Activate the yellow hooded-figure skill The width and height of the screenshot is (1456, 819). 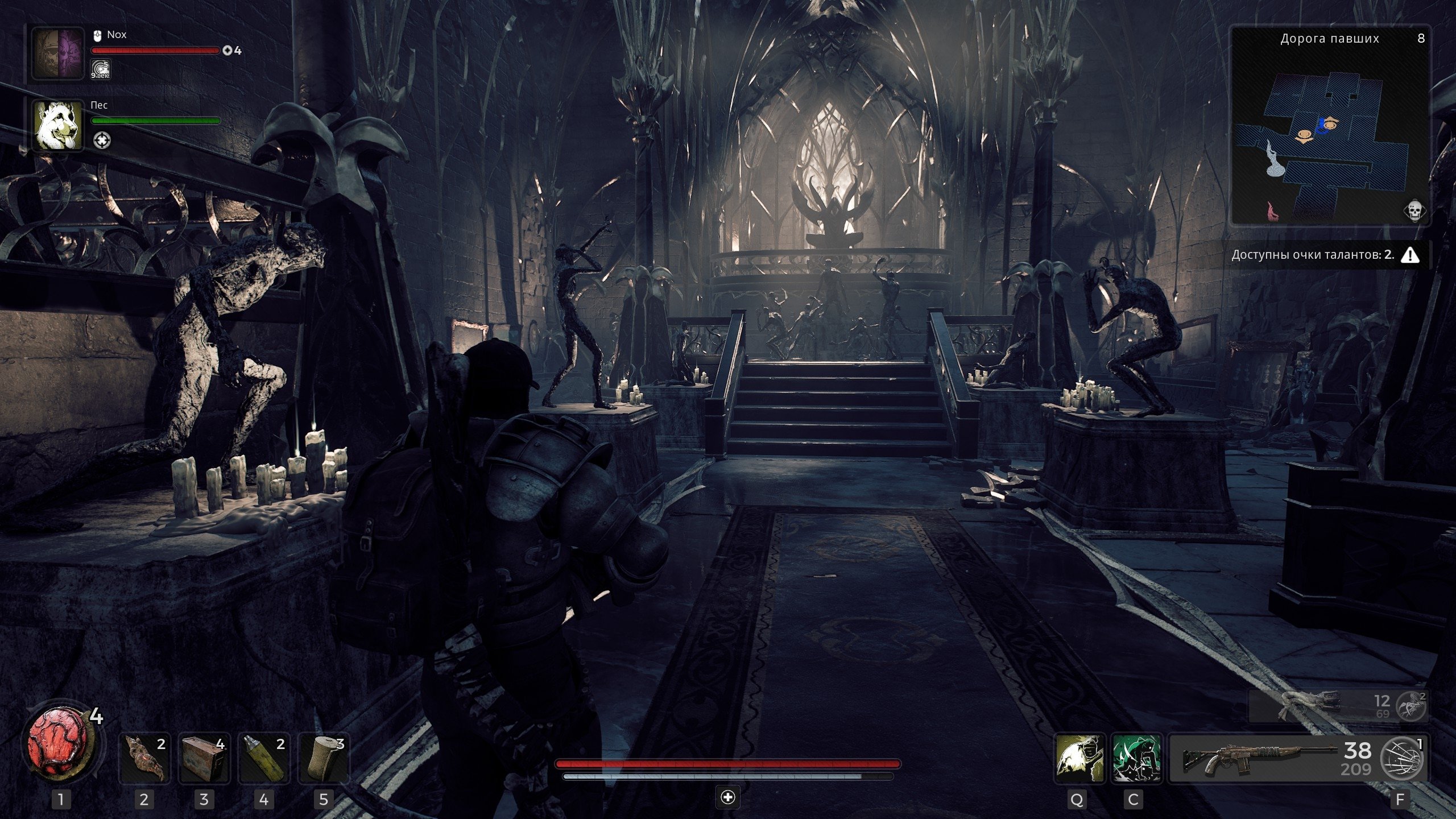click(x=1079, y=758)
